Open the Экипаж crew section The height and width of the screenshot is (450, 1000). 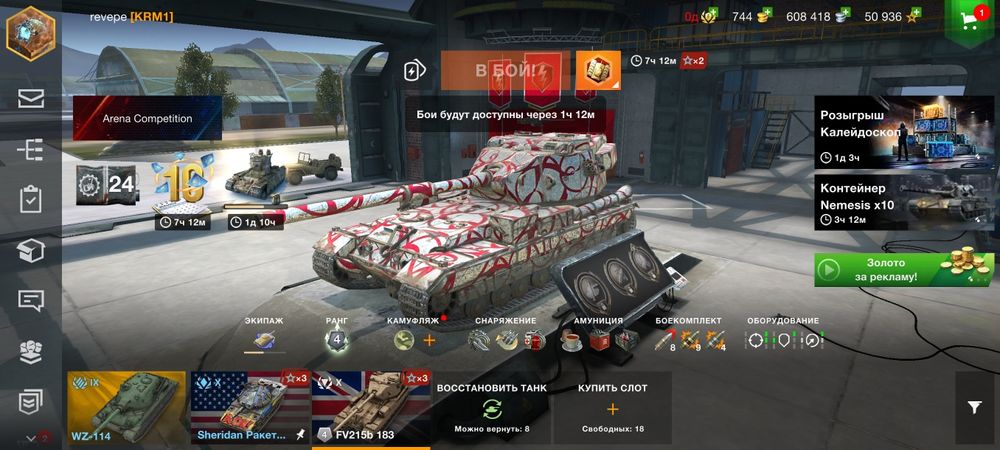(264, 338)
